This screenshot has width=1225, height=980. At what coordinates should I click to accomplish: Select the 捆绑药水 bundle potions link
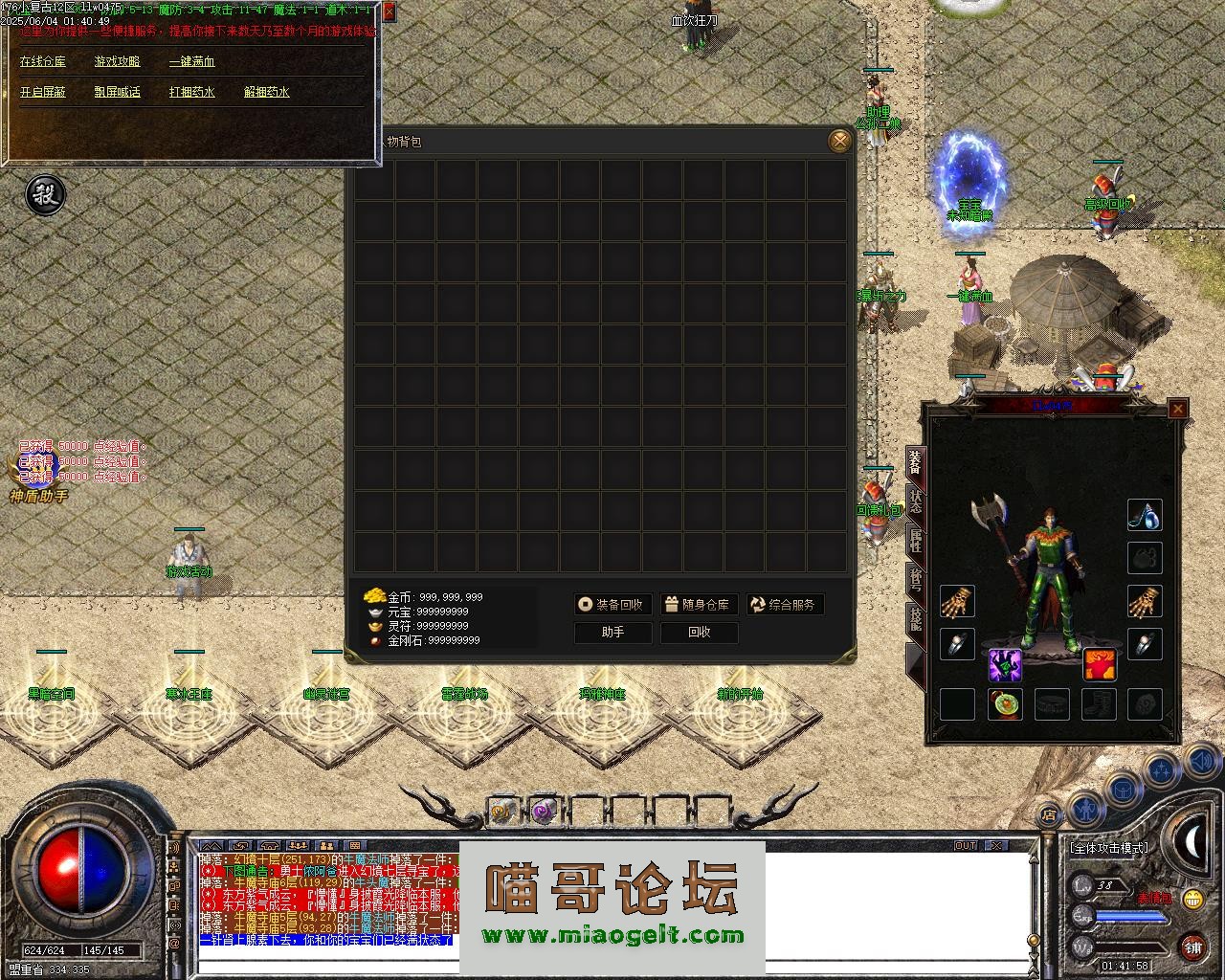coord(191,92)
